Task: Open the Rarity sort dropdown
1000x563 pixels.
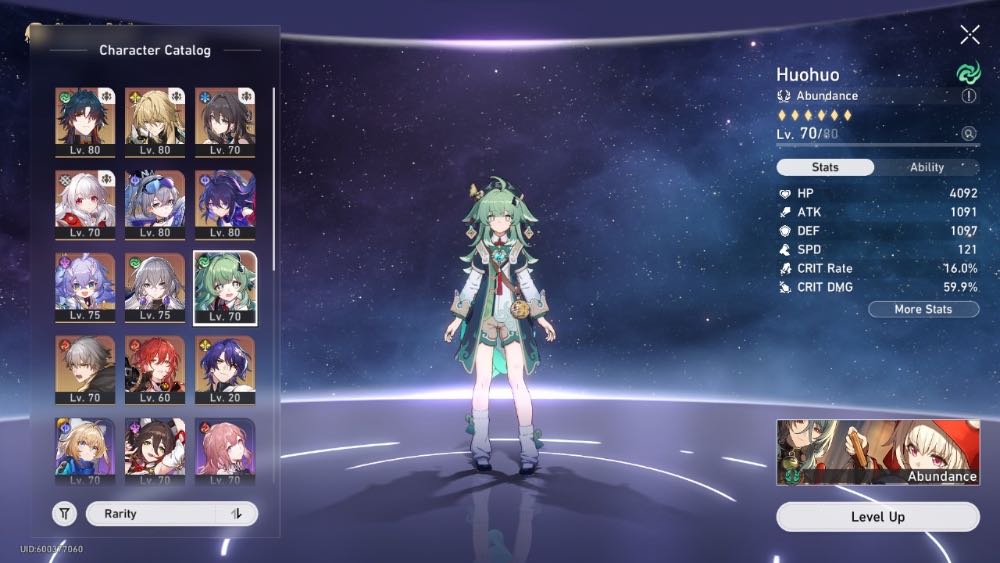Action: coord(152,514)
